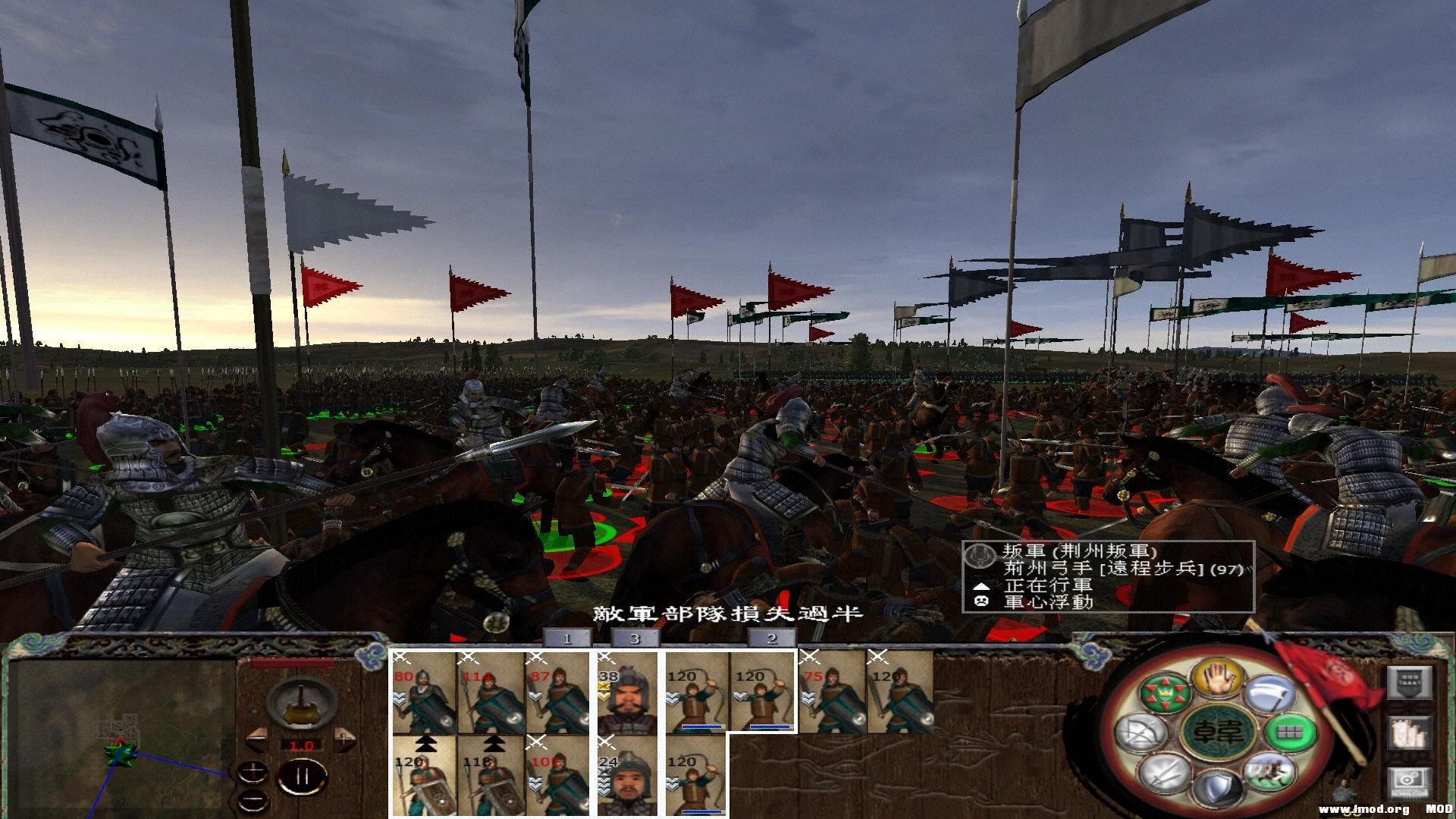Zoom out the minimap with minus button
This screenshot has height=819, width=1456.
click(253, 799)
